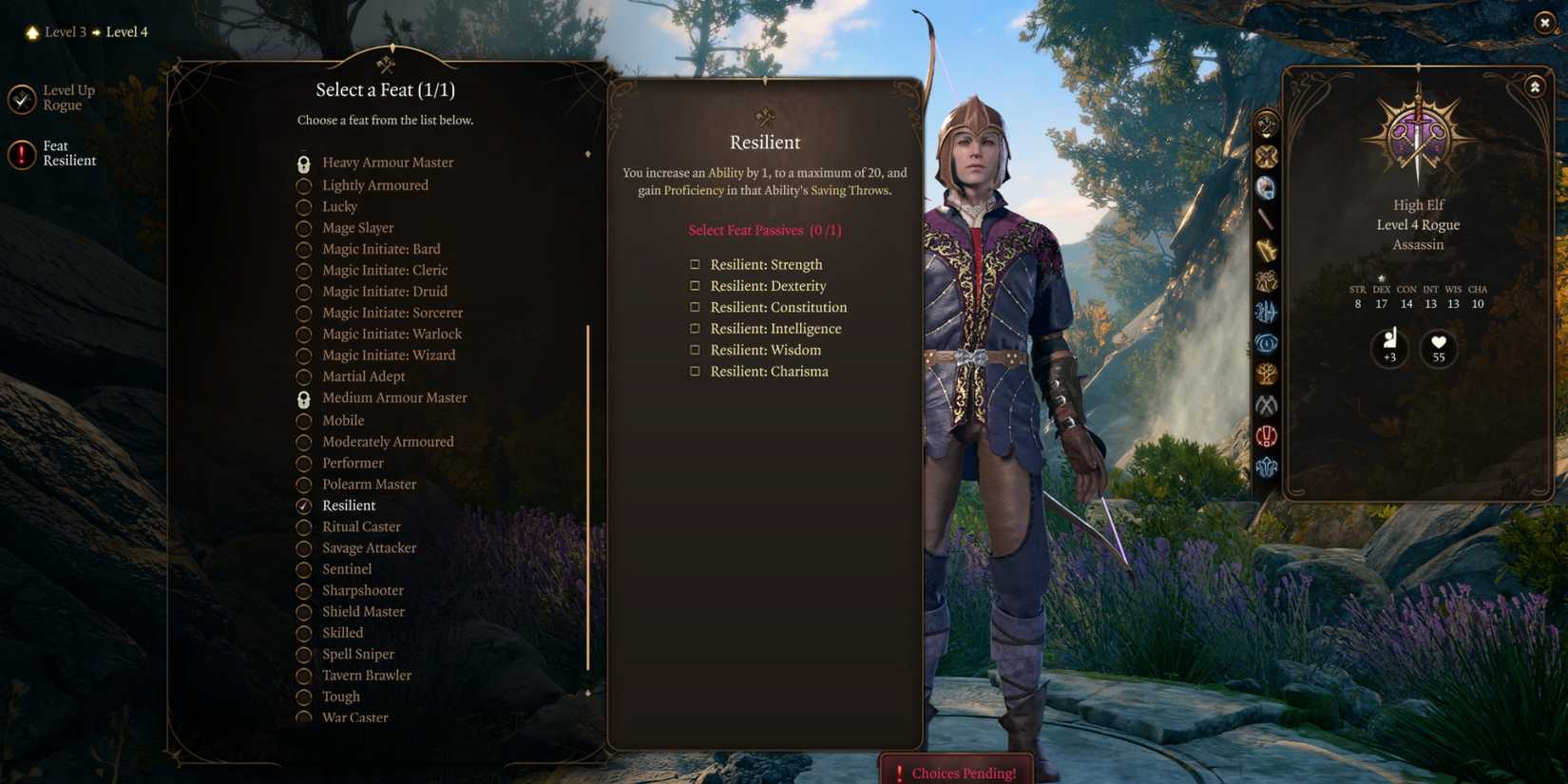This screenshot has height=784, width=1568.
Task: Click the red warning shield icon in sidebar
Action: click(x=1265, y=435)
